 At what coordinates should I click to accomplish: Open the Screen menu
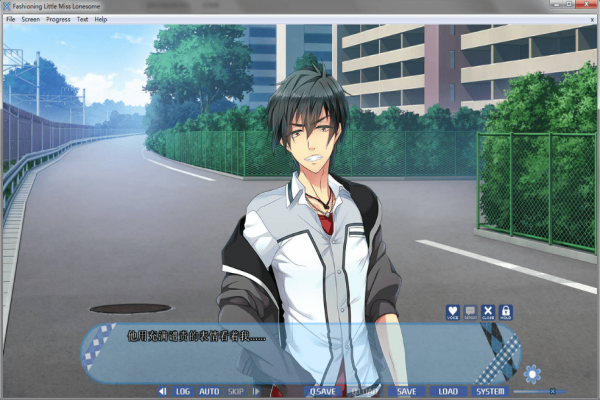[30, 19]
